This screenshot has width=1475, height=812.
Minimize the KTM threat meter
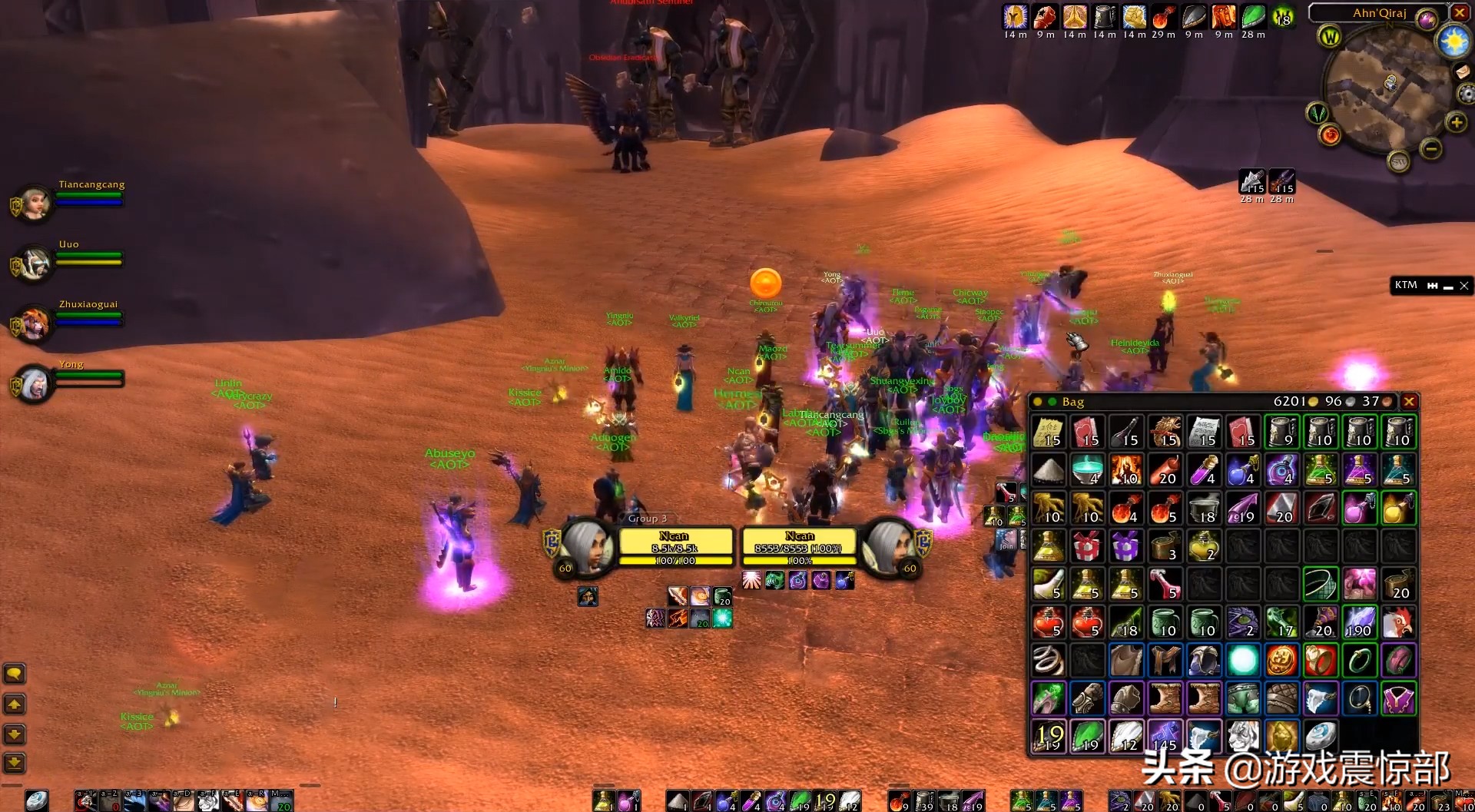1448,287
